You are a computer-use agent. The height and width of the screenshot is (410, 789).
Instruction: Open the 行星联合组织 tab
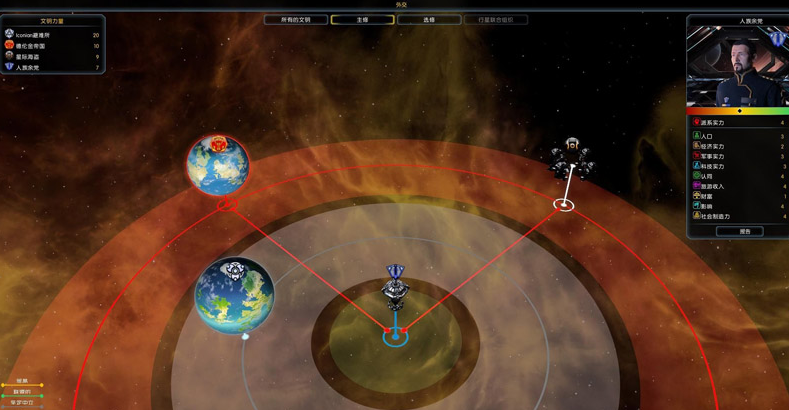pos(495,20)
